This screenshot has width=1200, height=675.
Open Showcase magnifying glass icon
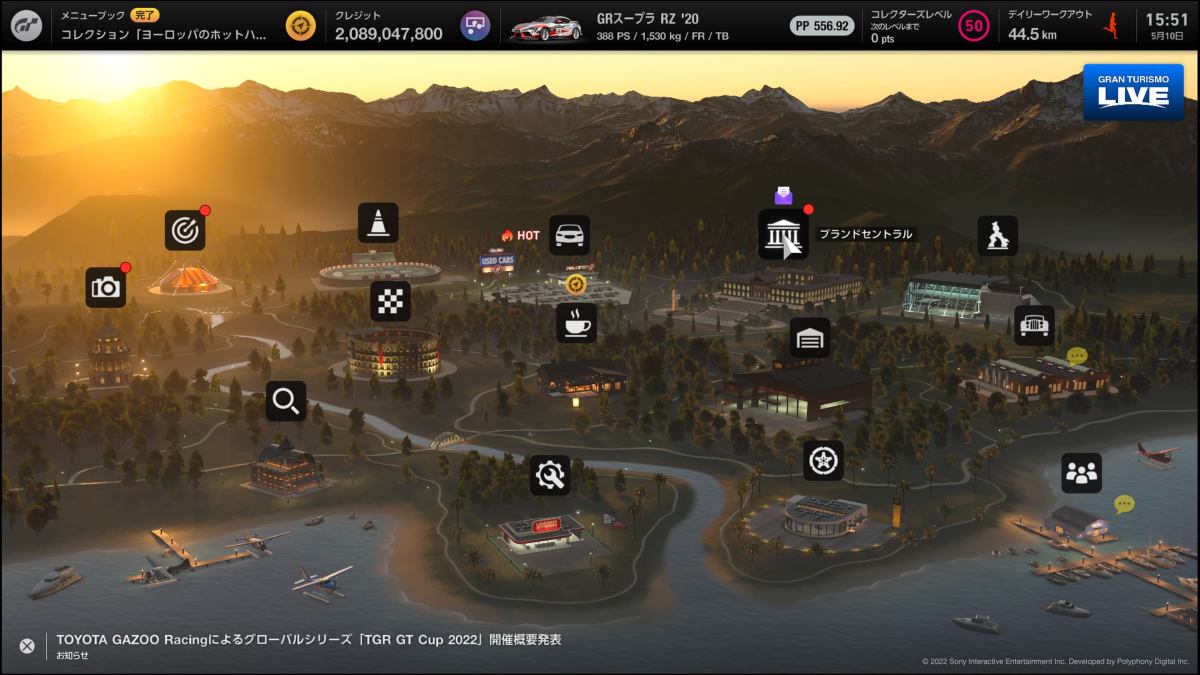tap(286, 401)
